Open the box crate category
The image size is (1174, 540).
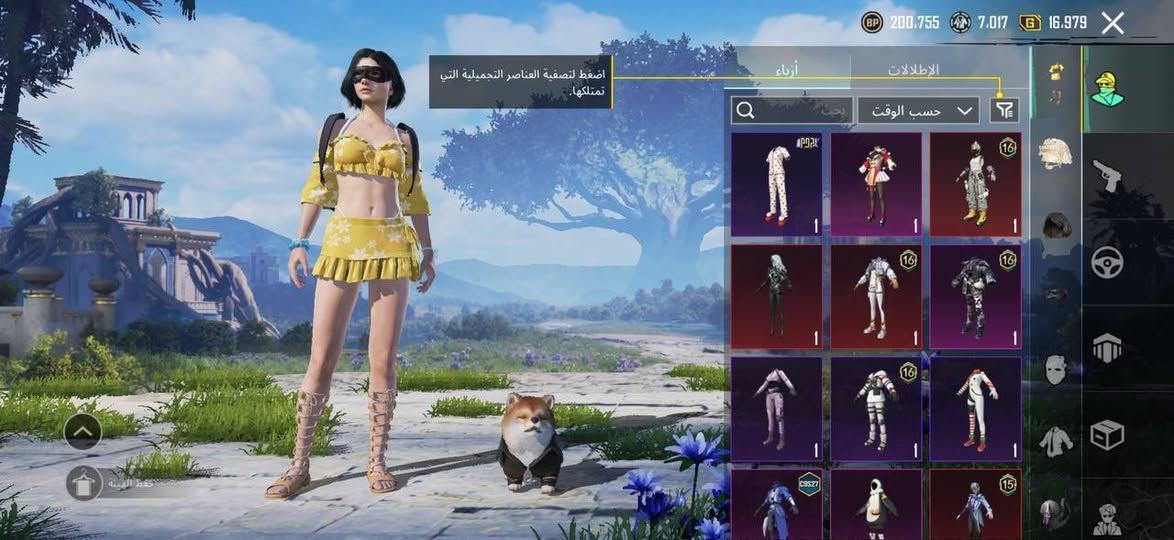click(1107, 434)
